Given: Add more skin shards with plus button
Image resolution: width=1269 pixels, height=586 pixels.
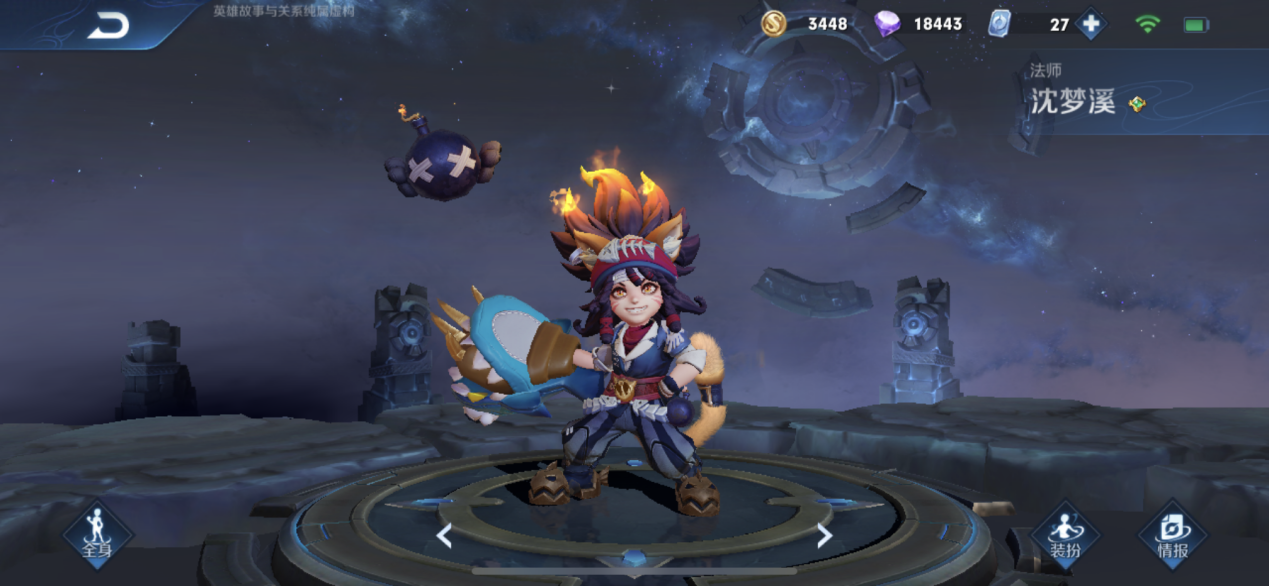Looking at the screenshot, I should 1090,24.
